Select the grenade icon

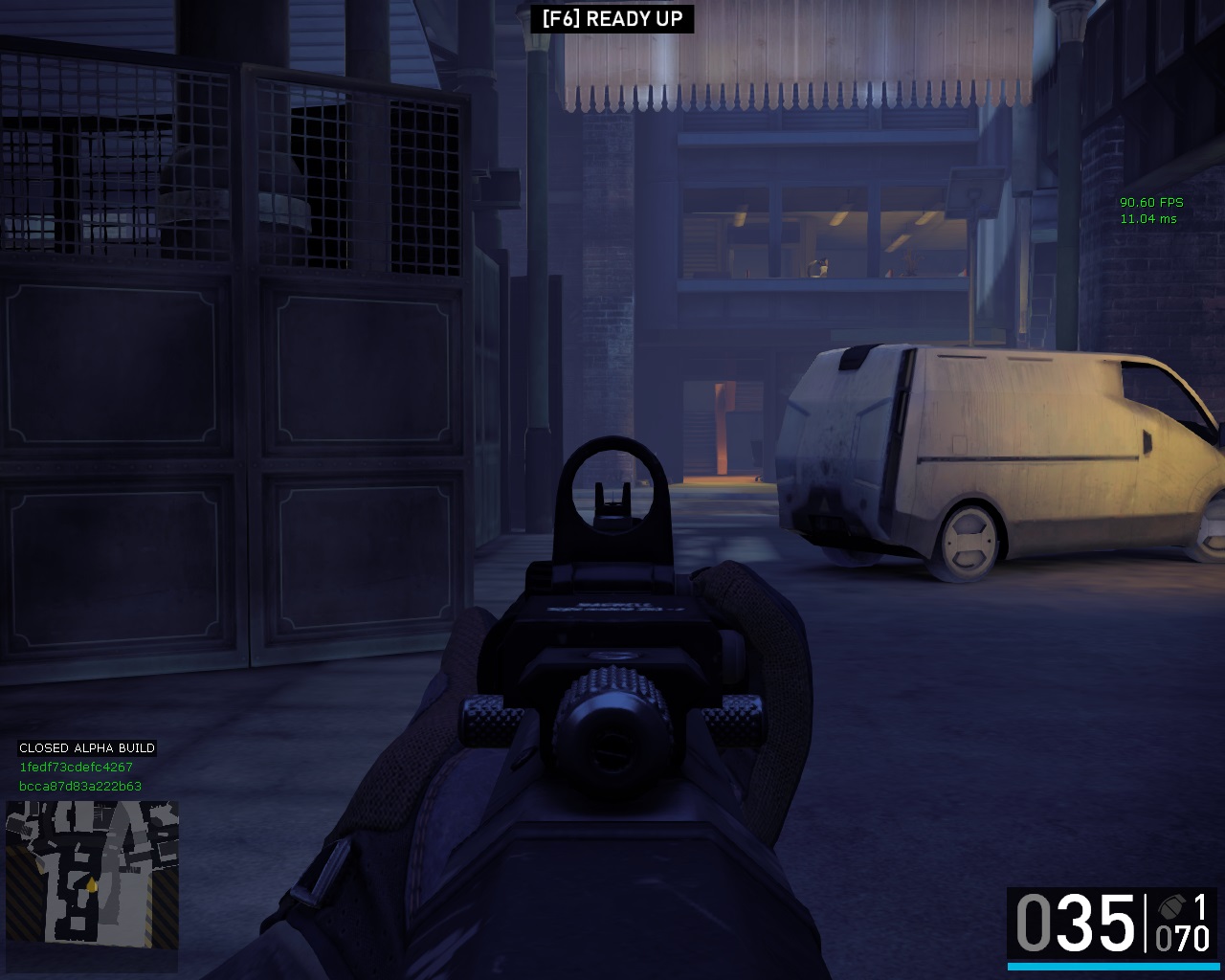1169,906
